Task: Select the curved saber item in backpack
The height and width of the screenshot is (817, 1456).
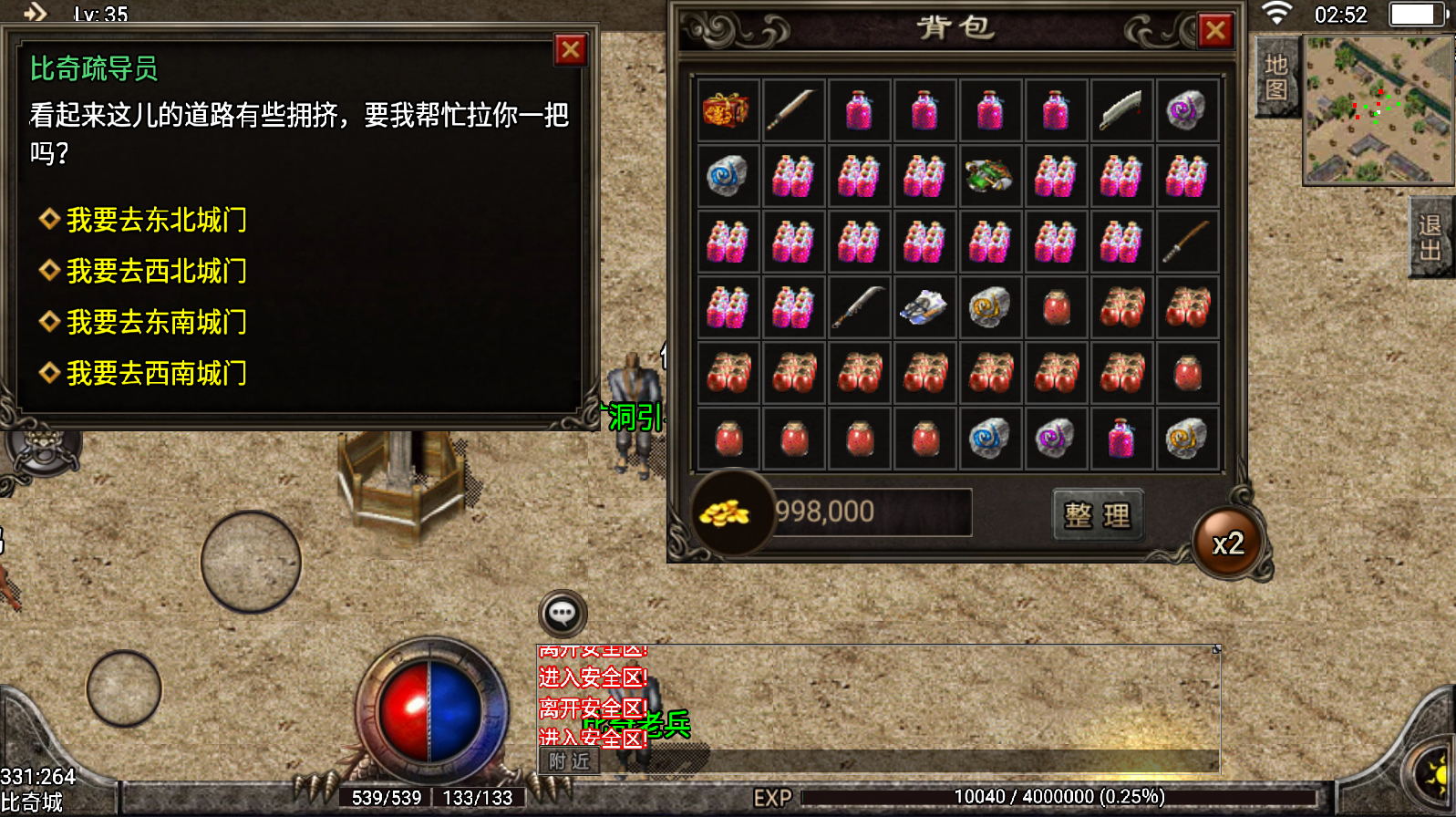Action: point(1120,110)
